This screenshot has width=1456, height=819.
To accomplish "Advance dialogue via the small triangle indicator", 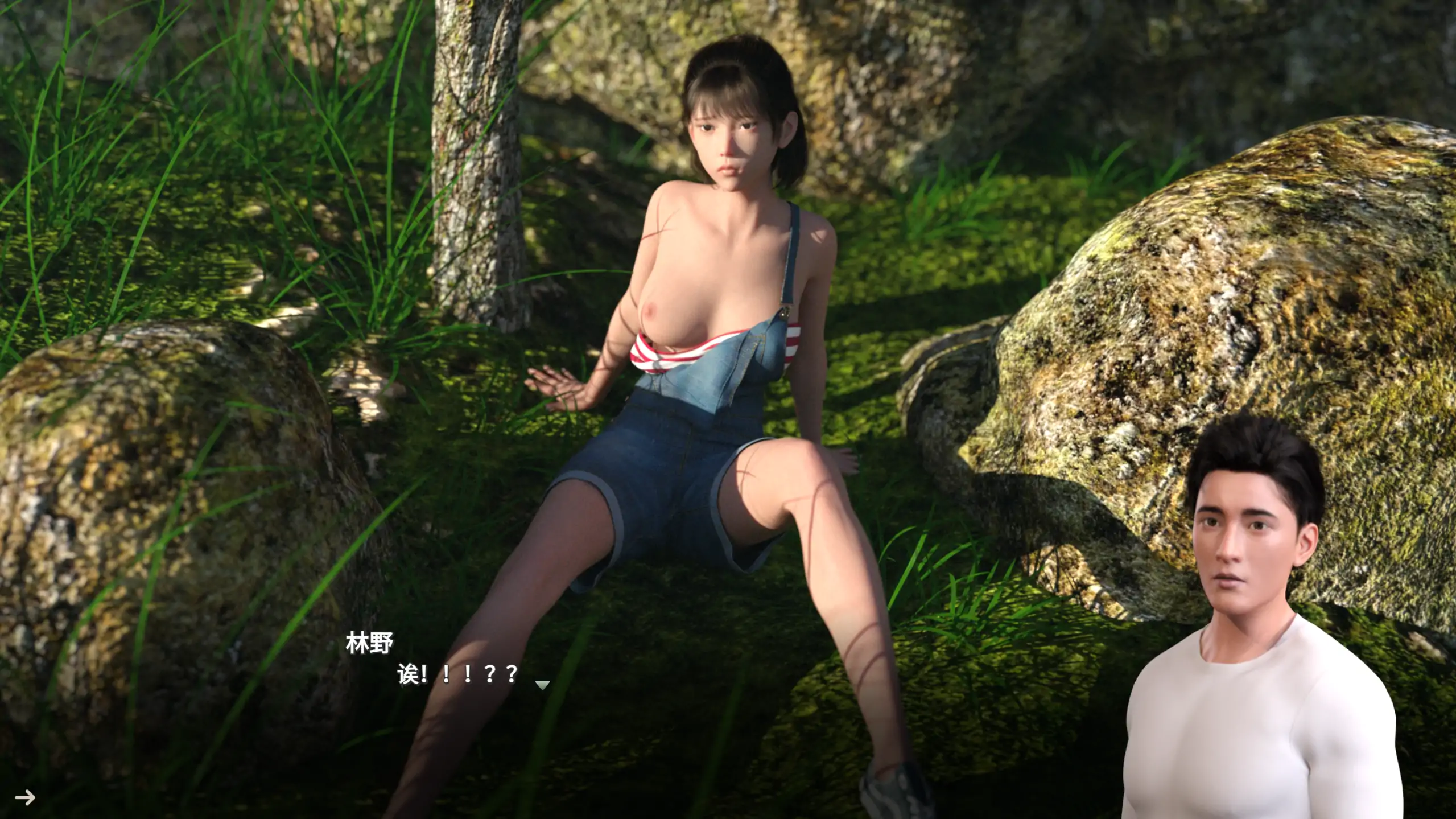I will [x=542, y=685].
